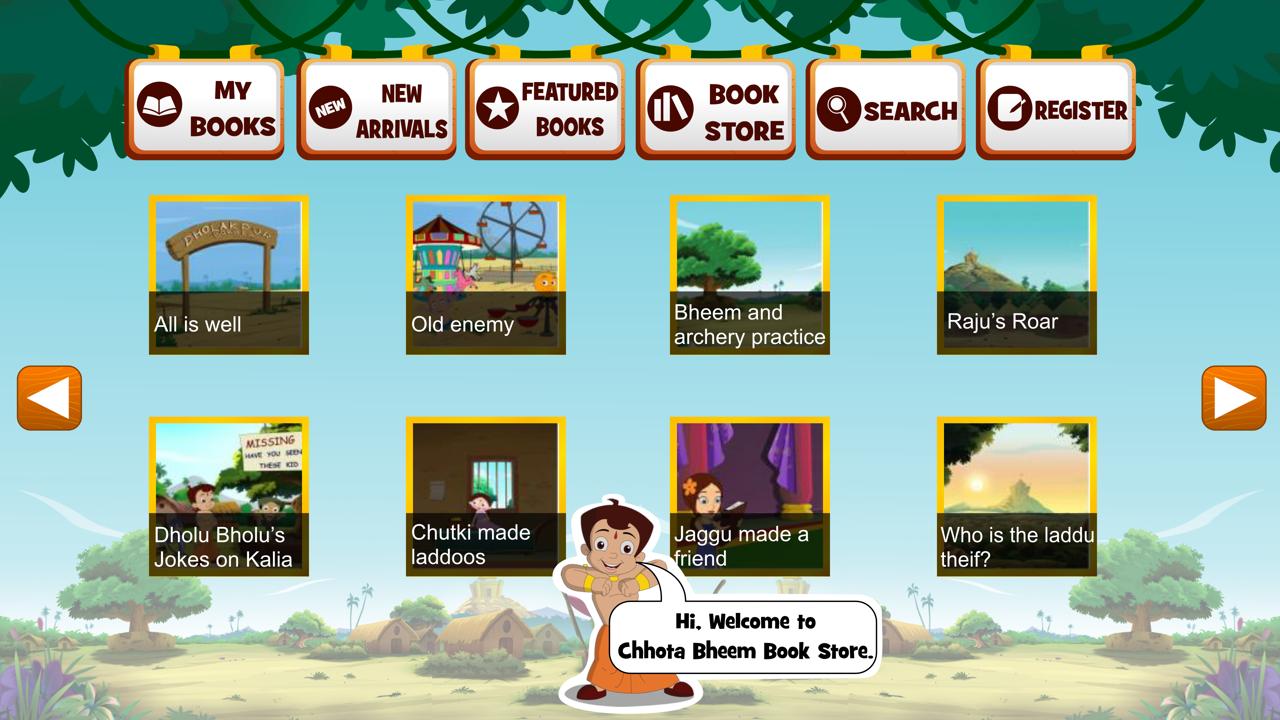This screenshot has height=720, width=1280.
Task: Open the New Arrivals section
Action: pos(376,107)
